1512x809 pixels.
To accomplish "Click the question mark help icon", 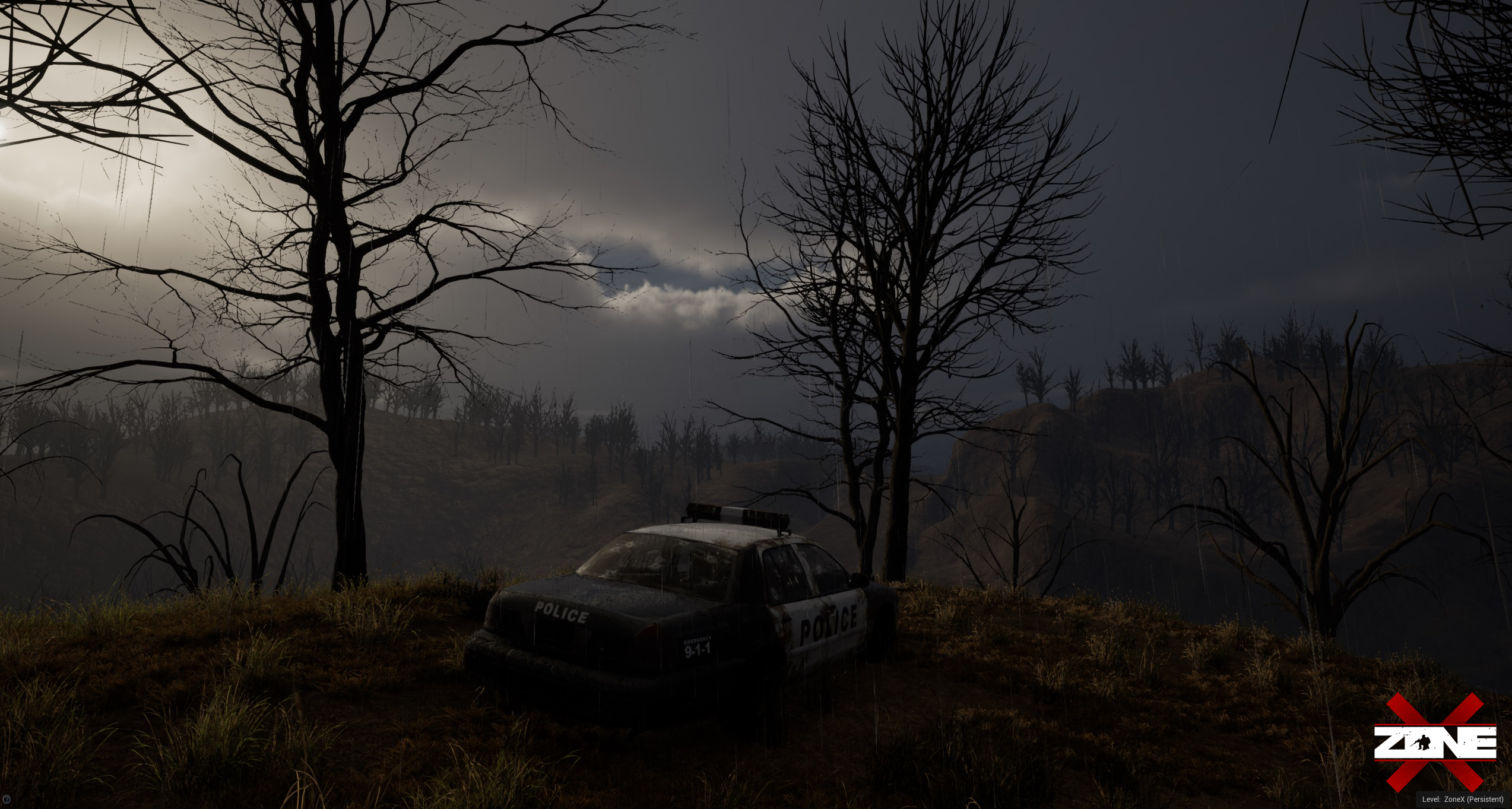I will click(x=5, y=800).
